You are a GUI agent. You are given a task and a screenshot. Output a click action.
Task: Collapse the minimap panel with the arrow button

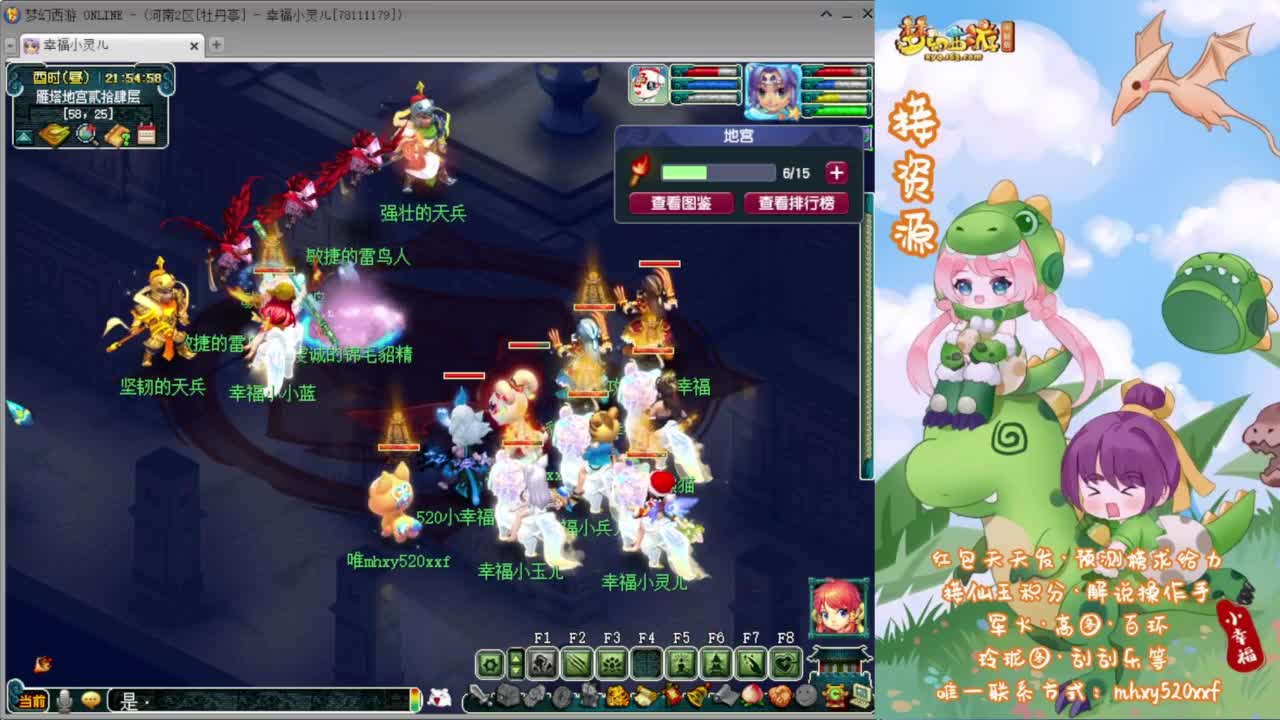click(23, 137)
